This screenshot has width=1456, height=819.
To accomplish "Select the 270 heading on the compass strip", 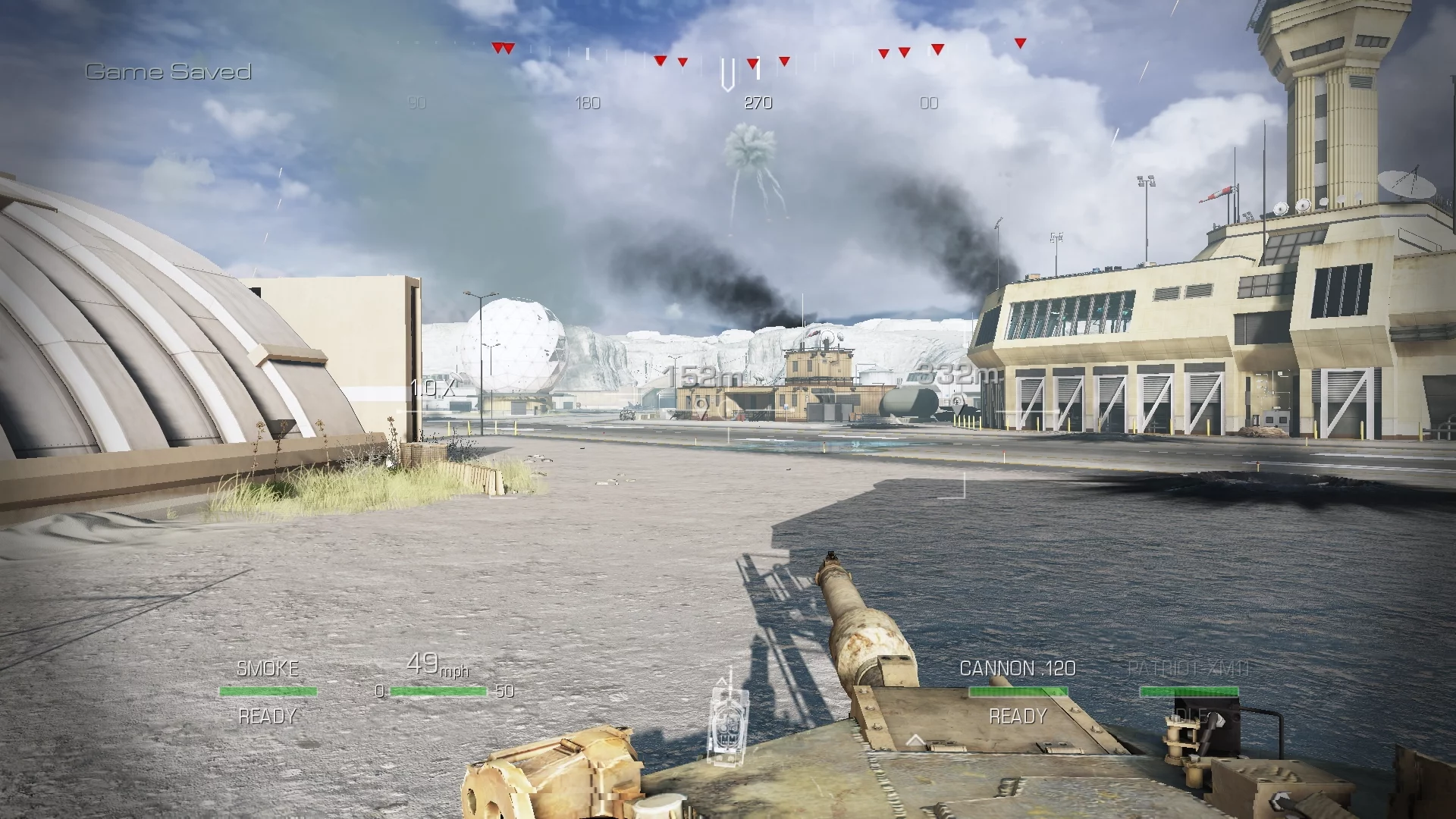I will 759,102.
